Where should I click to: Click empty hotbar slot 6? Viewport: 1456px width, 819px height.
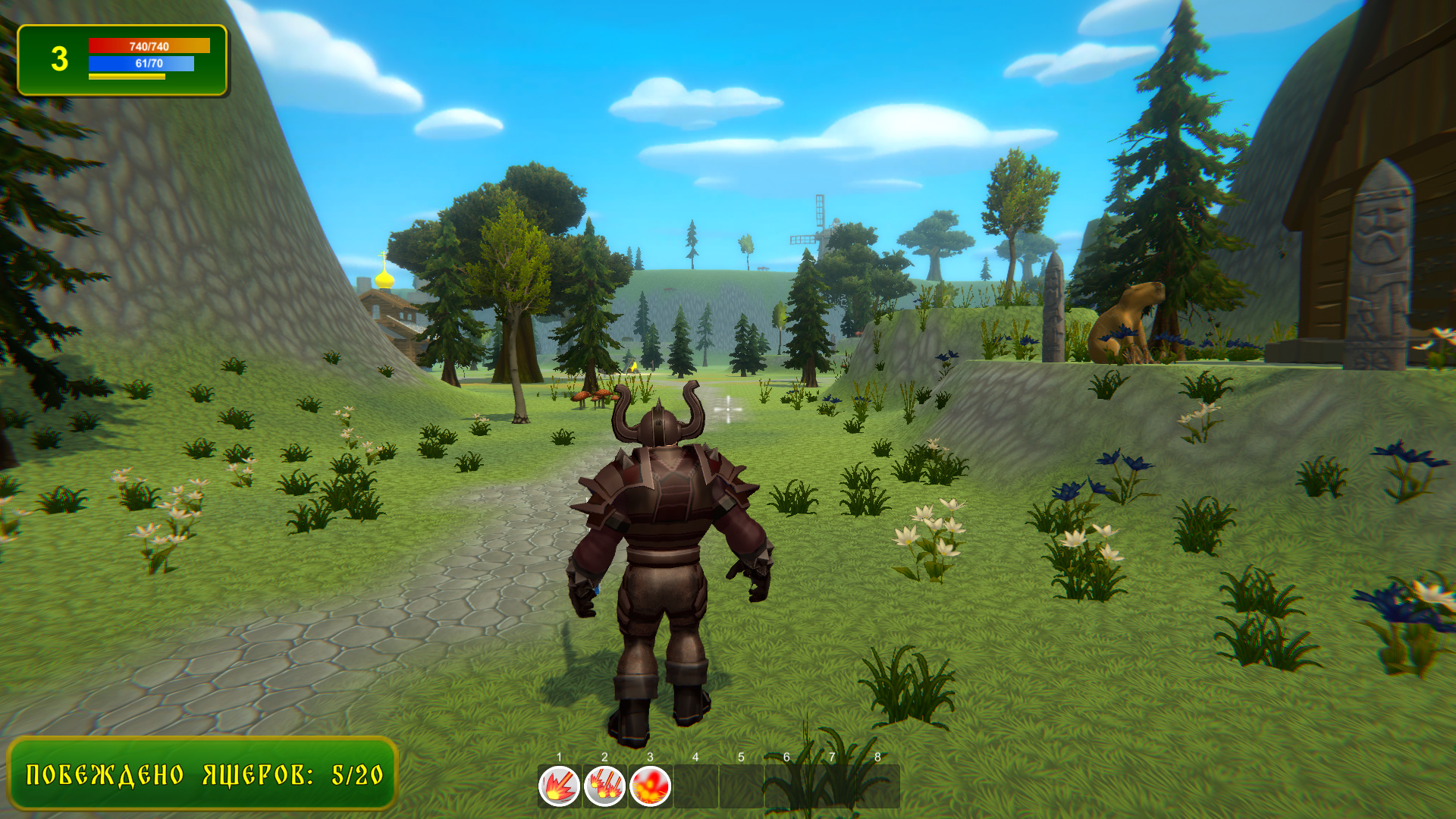[x=788, y=785]
